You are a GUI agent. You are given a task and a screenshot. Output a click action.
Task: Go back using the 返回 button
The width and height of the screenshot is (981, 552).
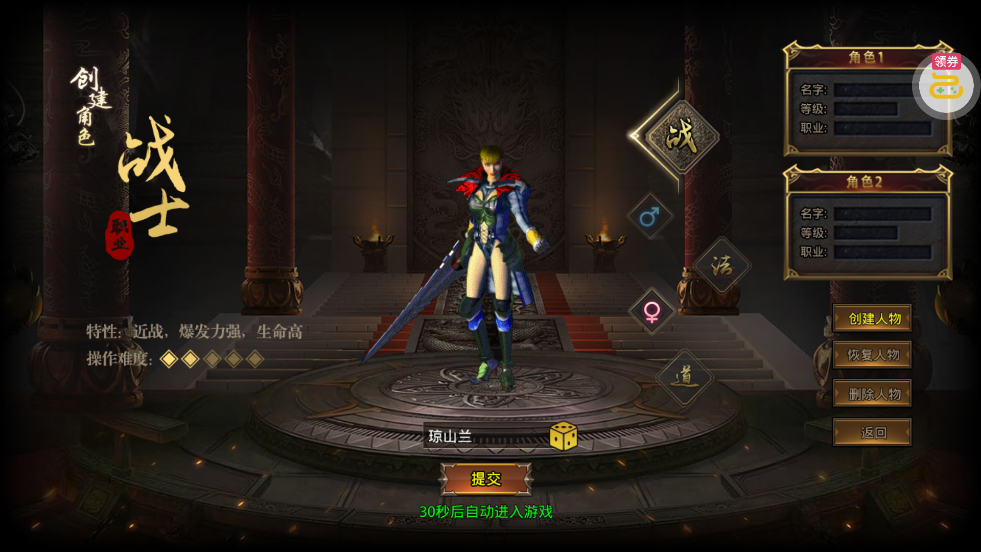click(x=872, y=432)
